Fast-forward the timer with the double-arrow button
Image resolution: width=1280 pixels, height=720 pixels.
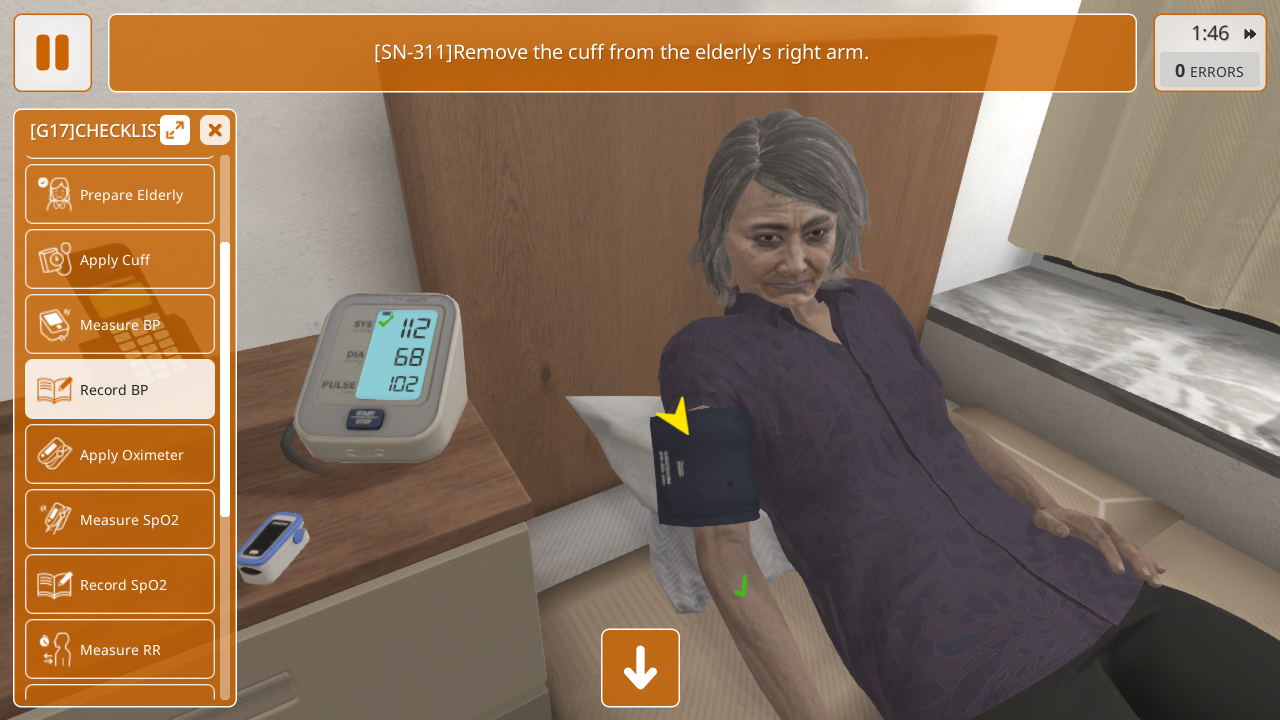point(1250,34)
